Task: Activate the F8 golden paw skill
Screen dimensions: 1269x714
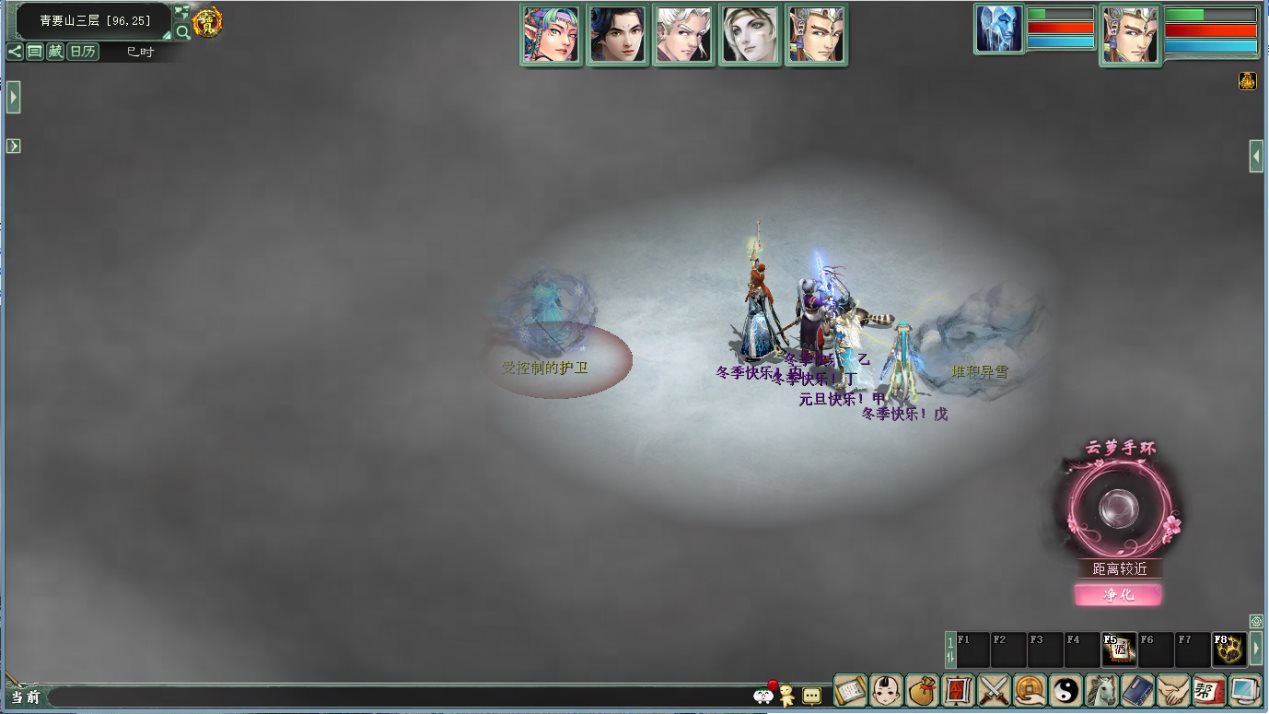Action: click(1229, 650)
